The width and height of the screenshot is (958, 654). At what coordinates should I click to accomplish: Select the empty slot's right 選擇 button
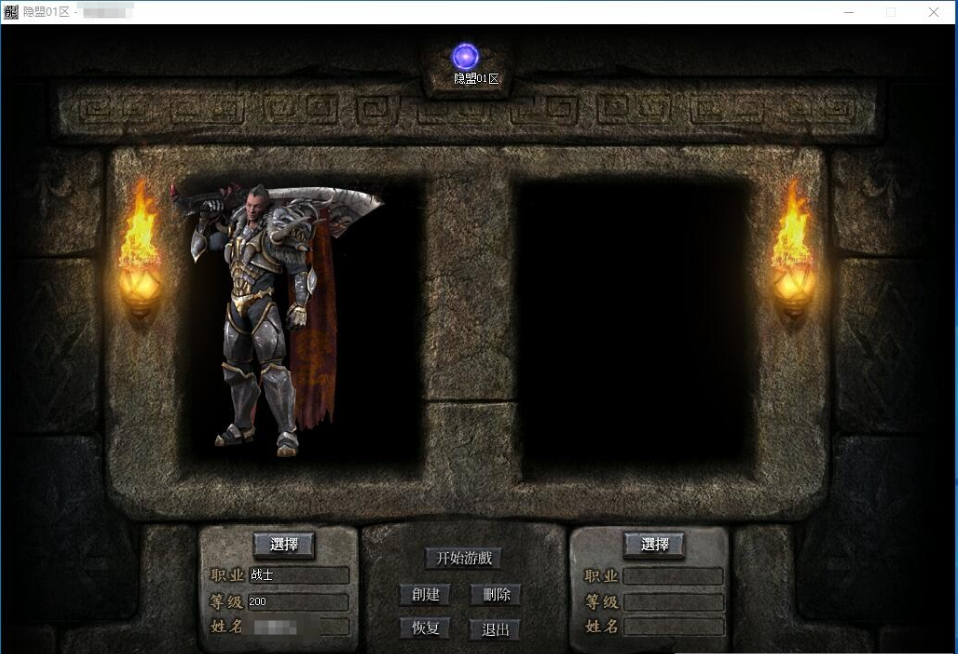point(654,544)
